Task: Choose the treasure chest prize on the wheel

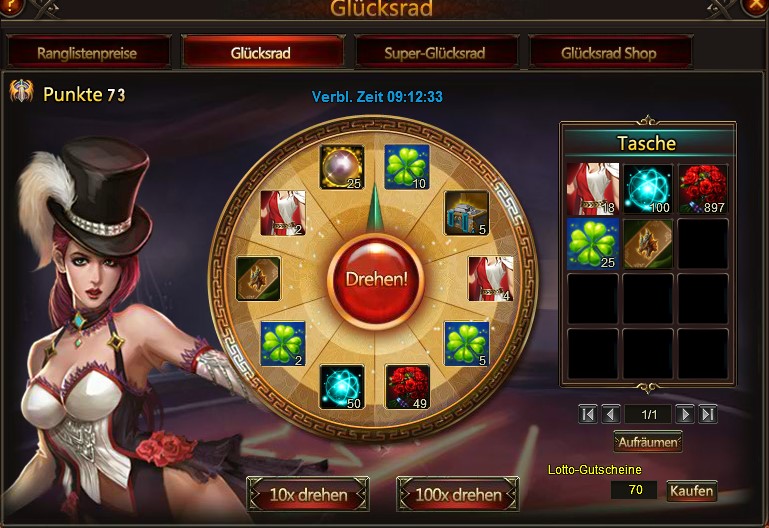Action: coord(466,212)
